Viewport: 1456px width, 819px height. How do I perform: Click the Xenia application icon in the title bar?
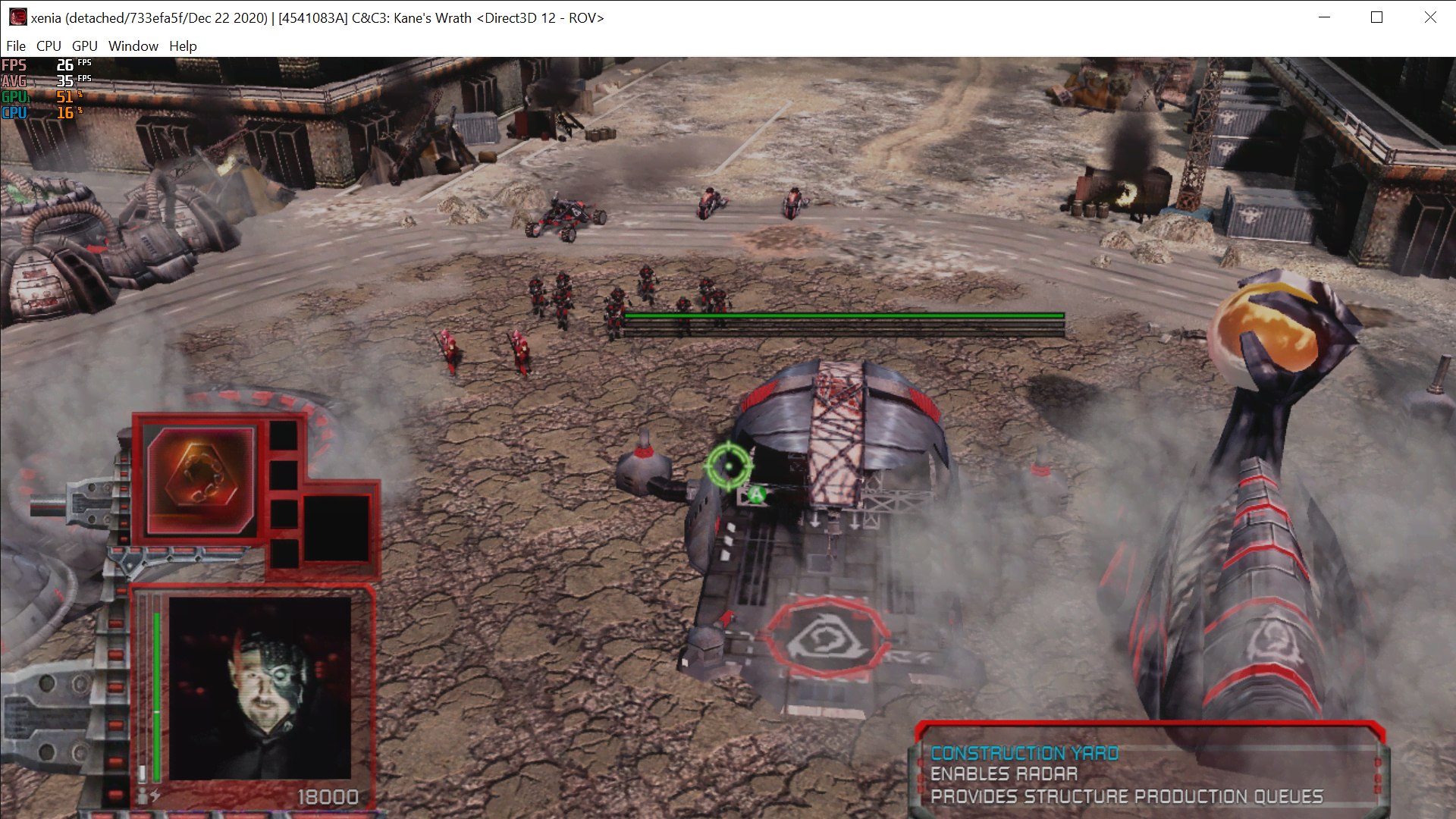17,17
